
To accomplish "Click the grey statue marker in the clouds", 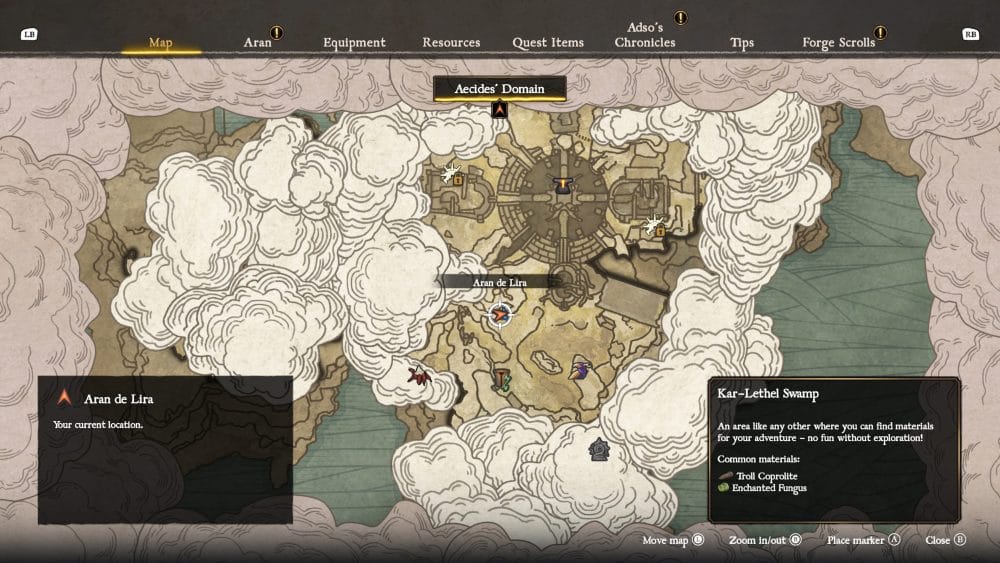I will 599,449.
